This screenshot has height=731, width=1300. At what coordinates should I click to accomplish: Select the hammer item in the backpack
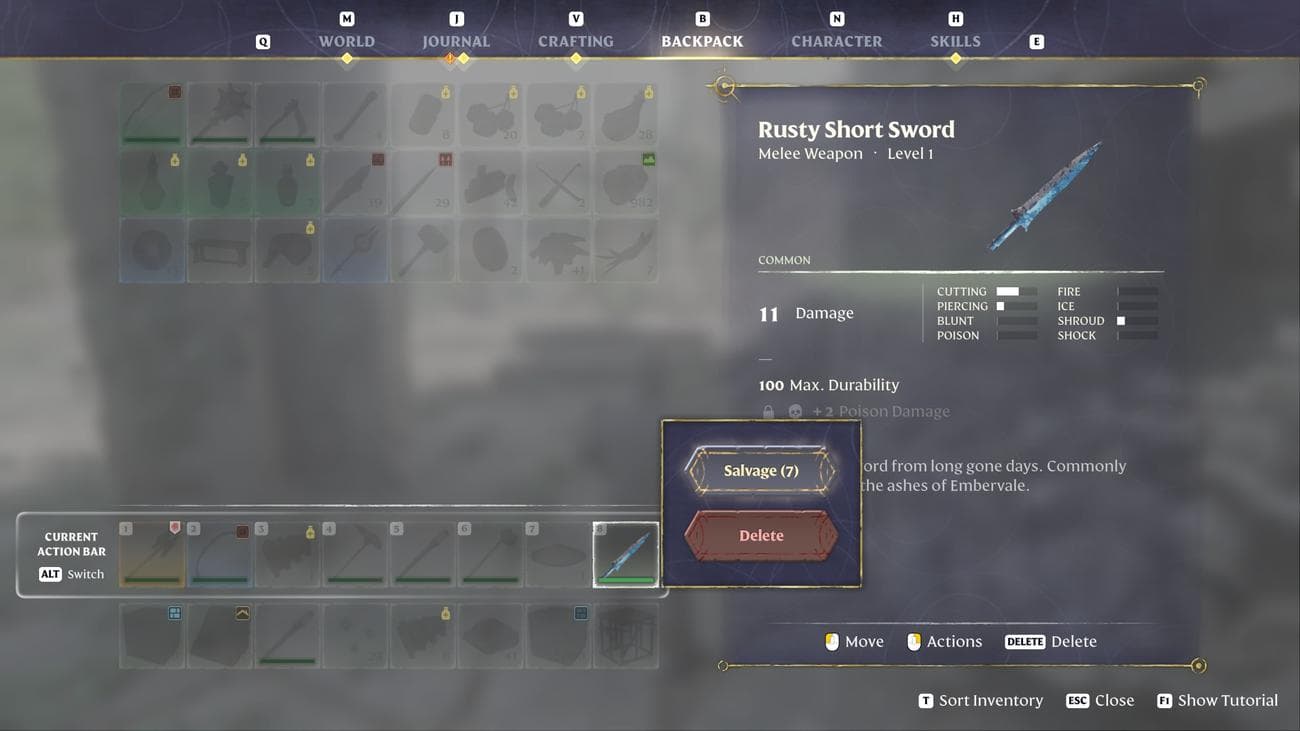coord(423,250)
